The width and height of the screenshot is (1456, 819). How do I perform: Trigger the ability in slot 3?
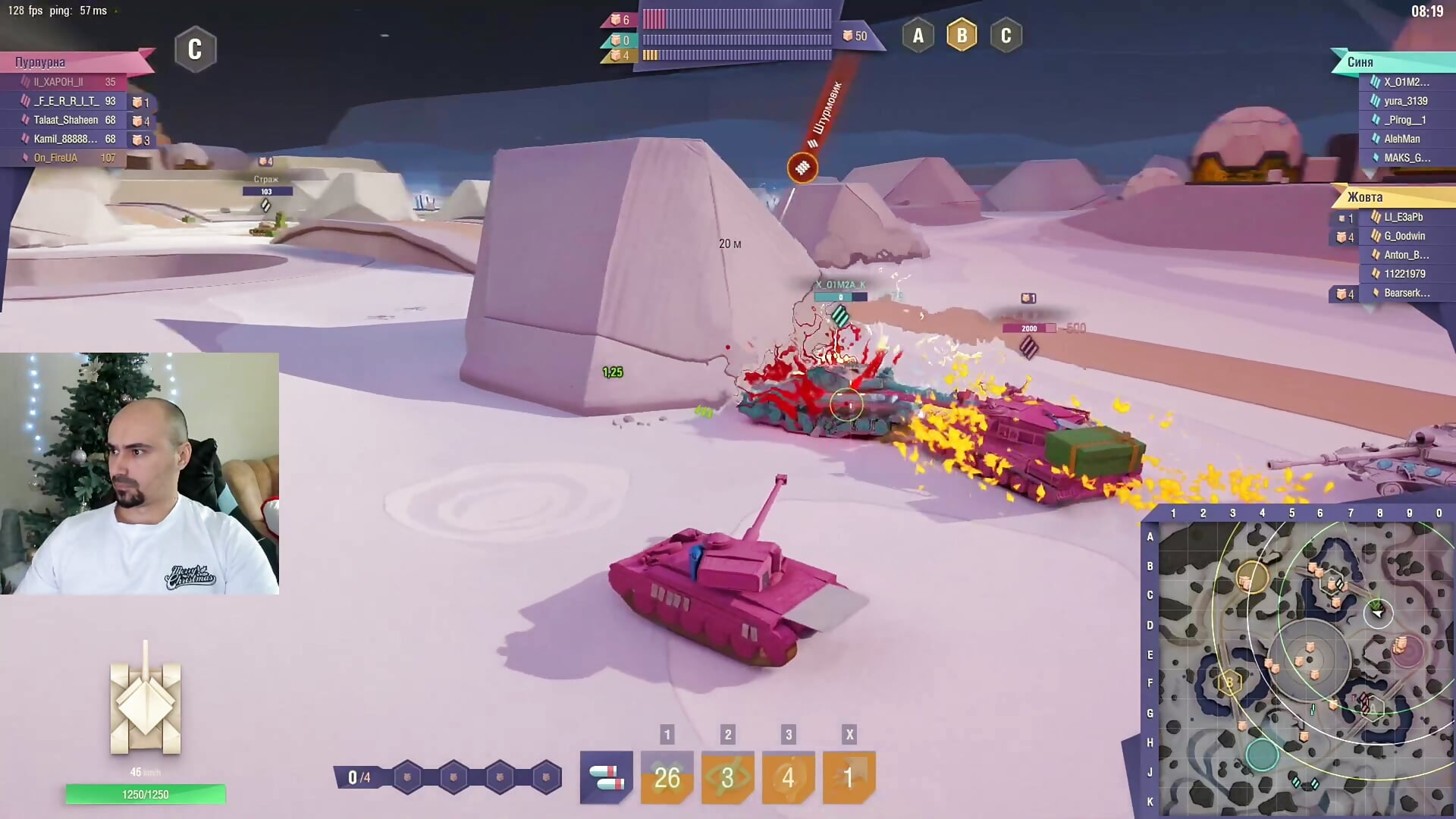[x=788, y=777]
